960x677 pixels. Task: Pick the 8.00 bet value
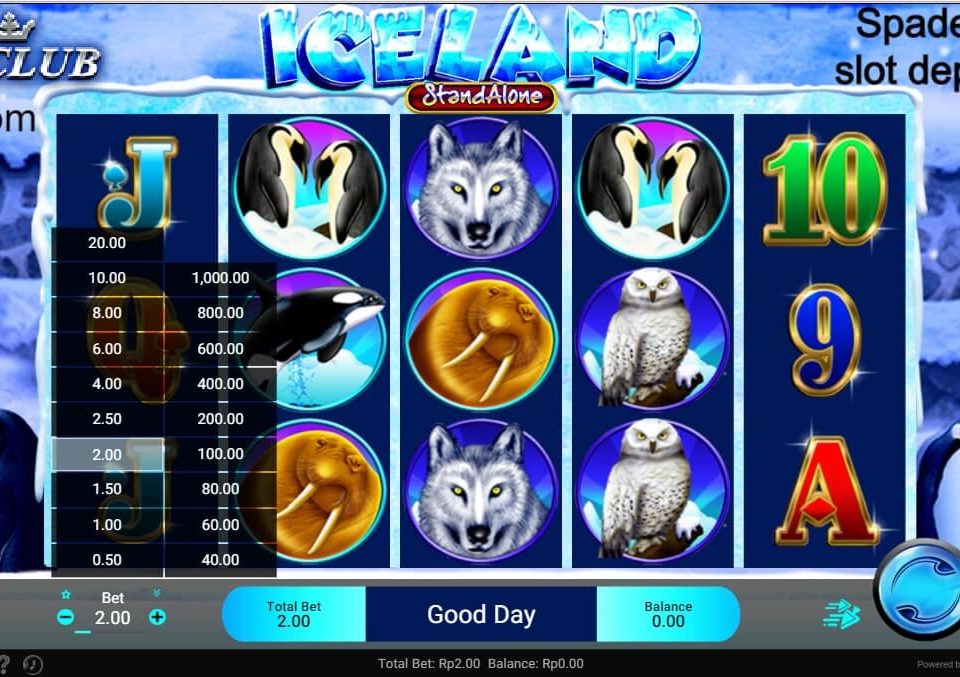107,313
